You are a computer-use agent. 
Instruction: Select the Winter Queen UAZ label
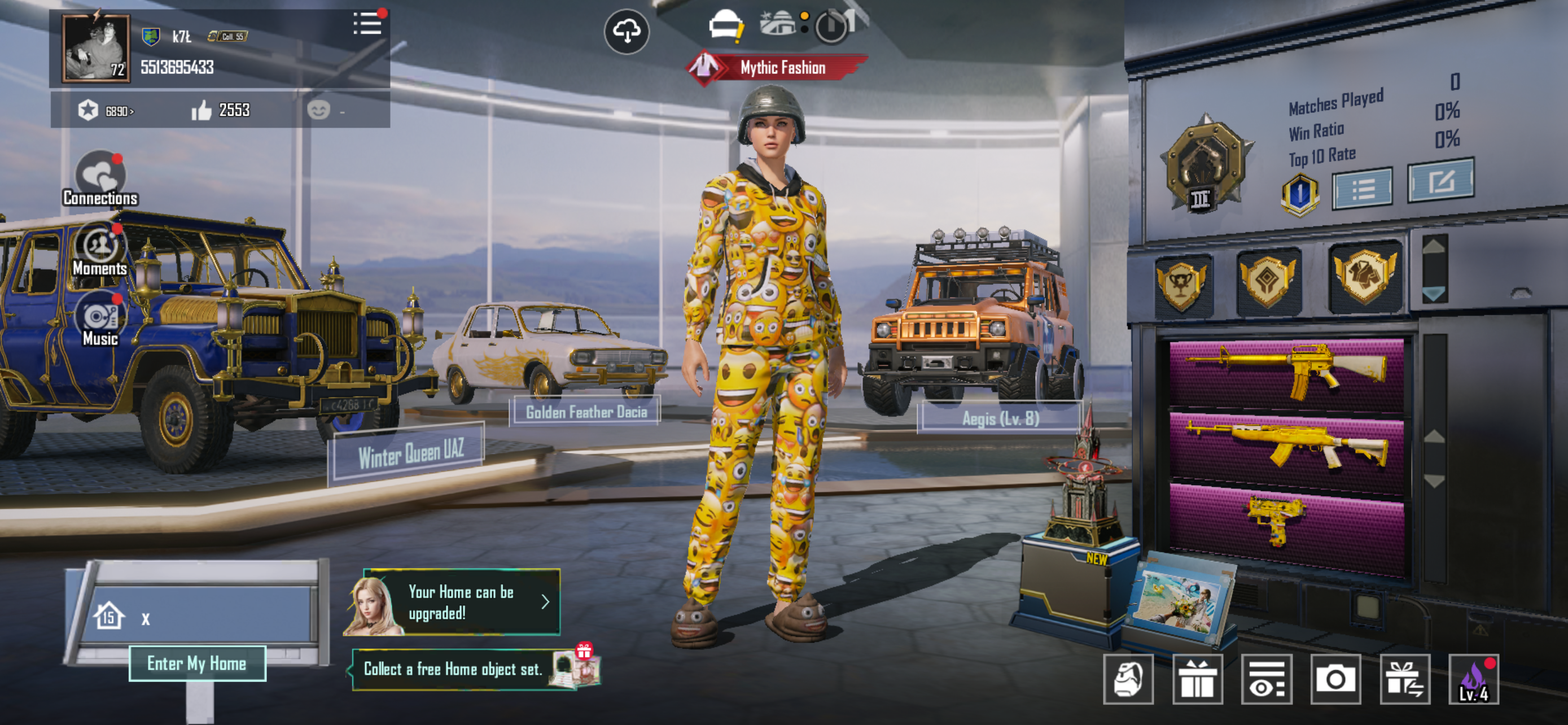[x=411, y=453]
